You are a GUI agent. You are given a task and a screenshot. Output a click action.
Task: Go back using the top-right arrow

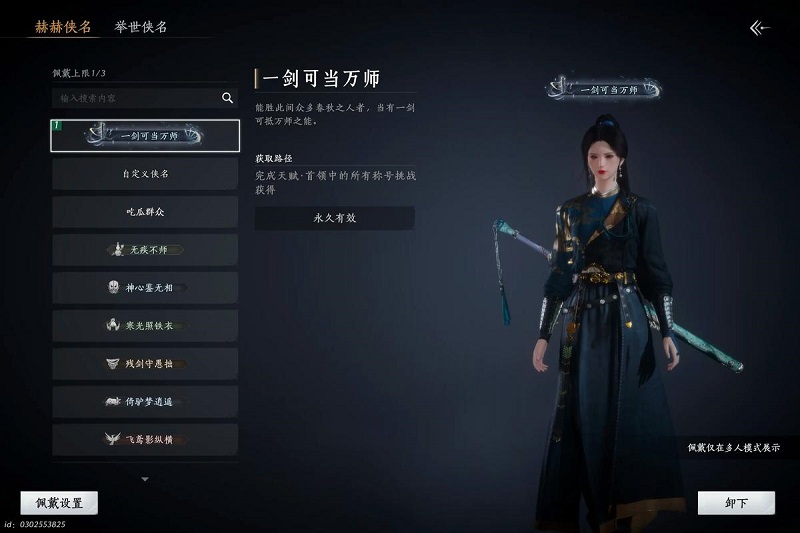[x=760, y=28]
